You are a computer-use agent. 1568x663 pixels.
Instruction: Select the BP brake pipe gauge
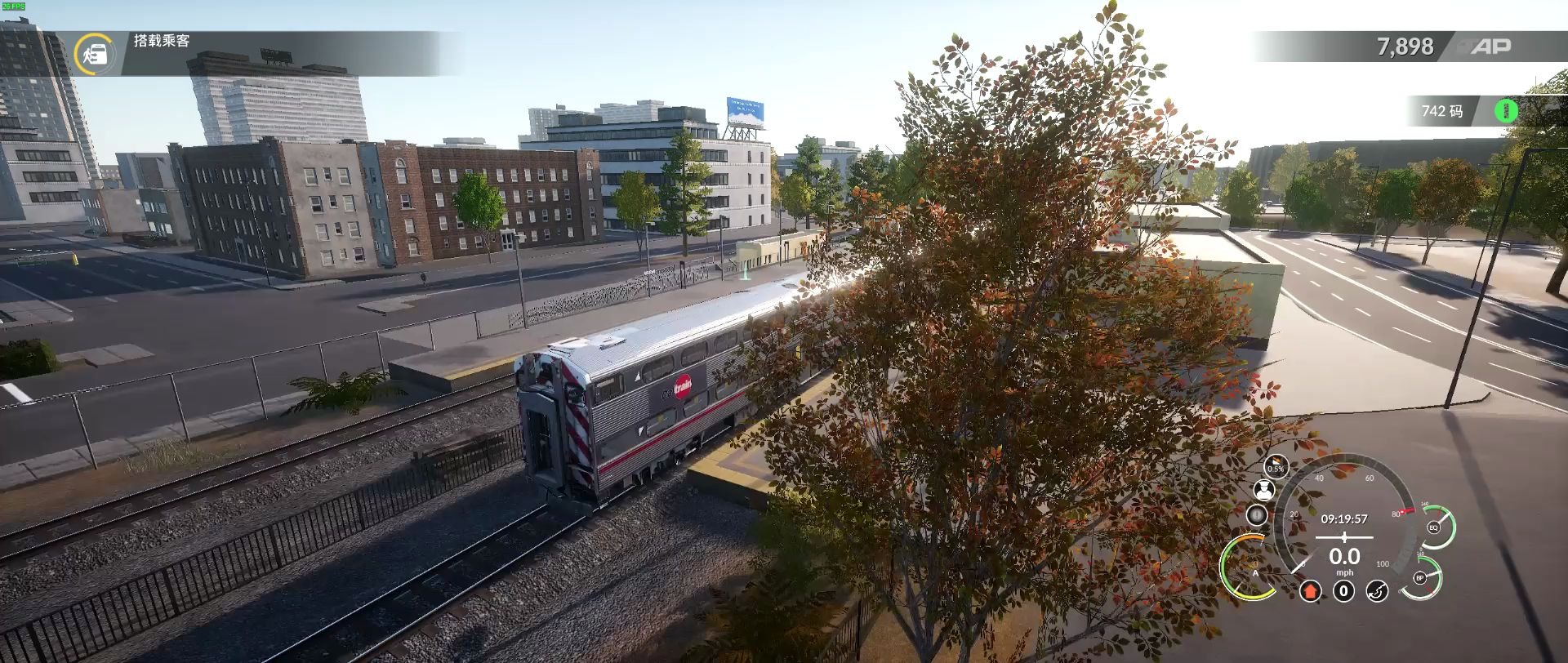[1419, 577]
